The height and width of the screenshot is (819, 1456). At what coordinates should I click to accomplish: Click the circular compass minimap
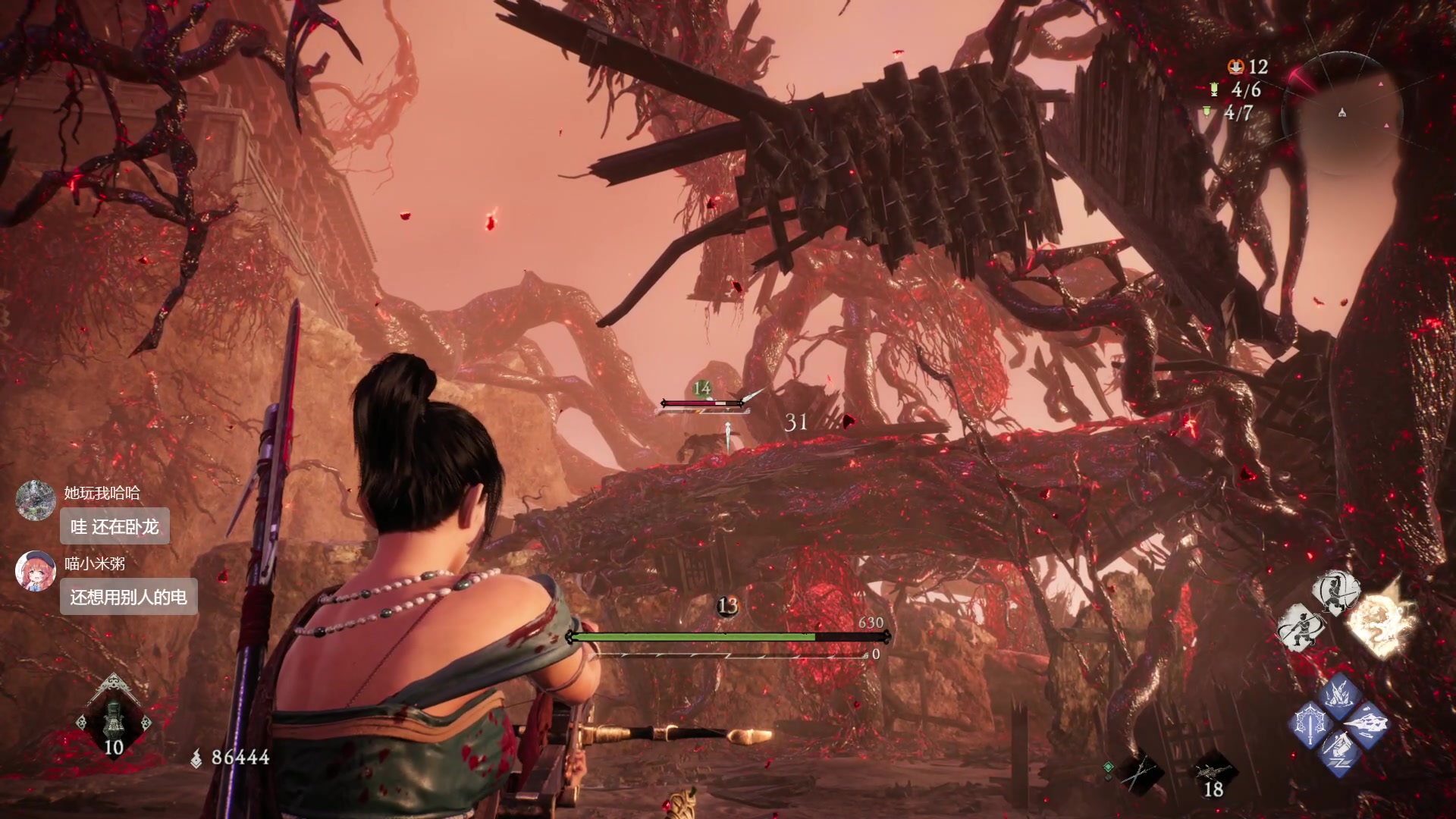(1341, 112)
